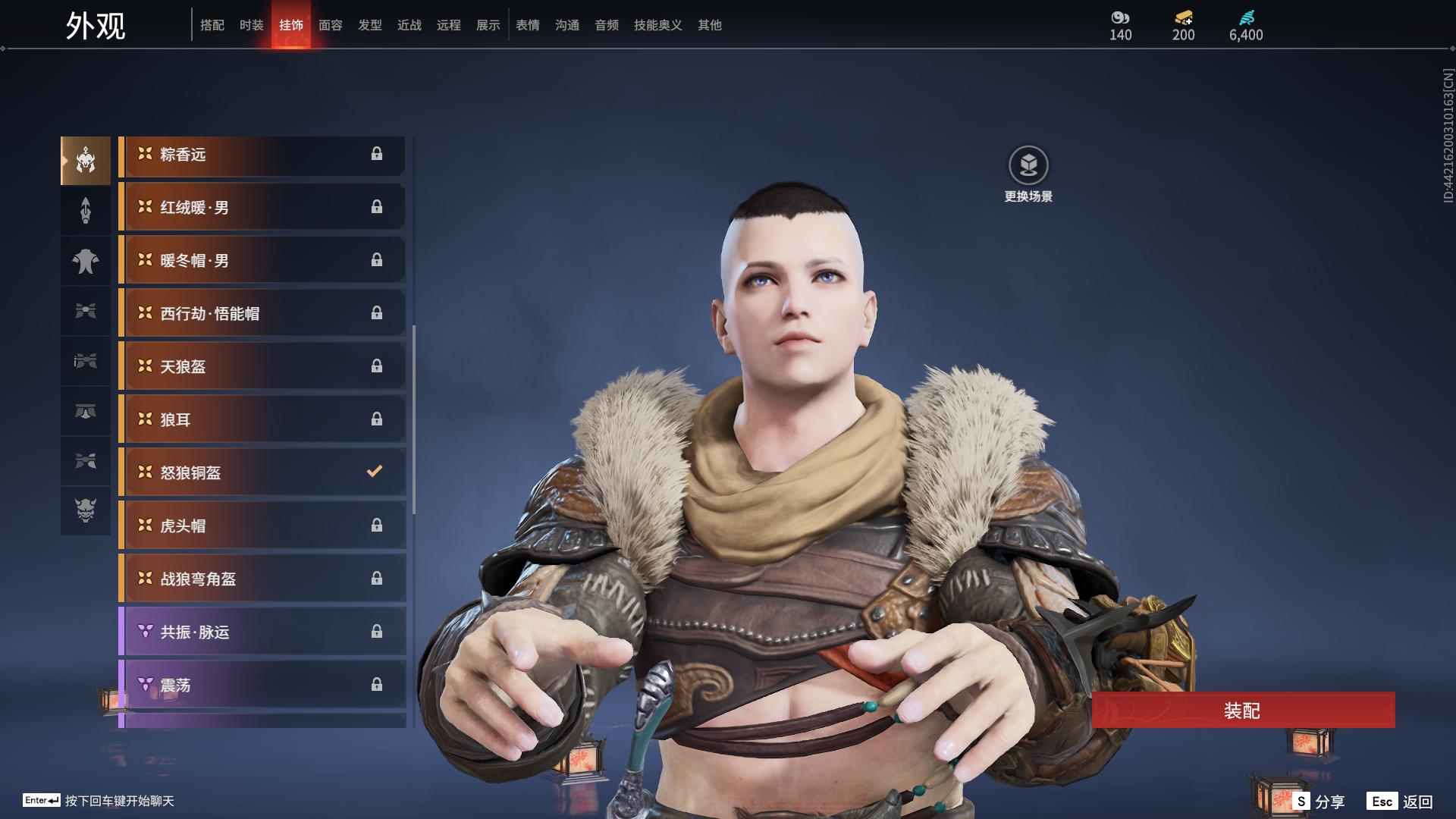
Task: Choose the 共振·脉运 purple item
Action: (262, 632)
